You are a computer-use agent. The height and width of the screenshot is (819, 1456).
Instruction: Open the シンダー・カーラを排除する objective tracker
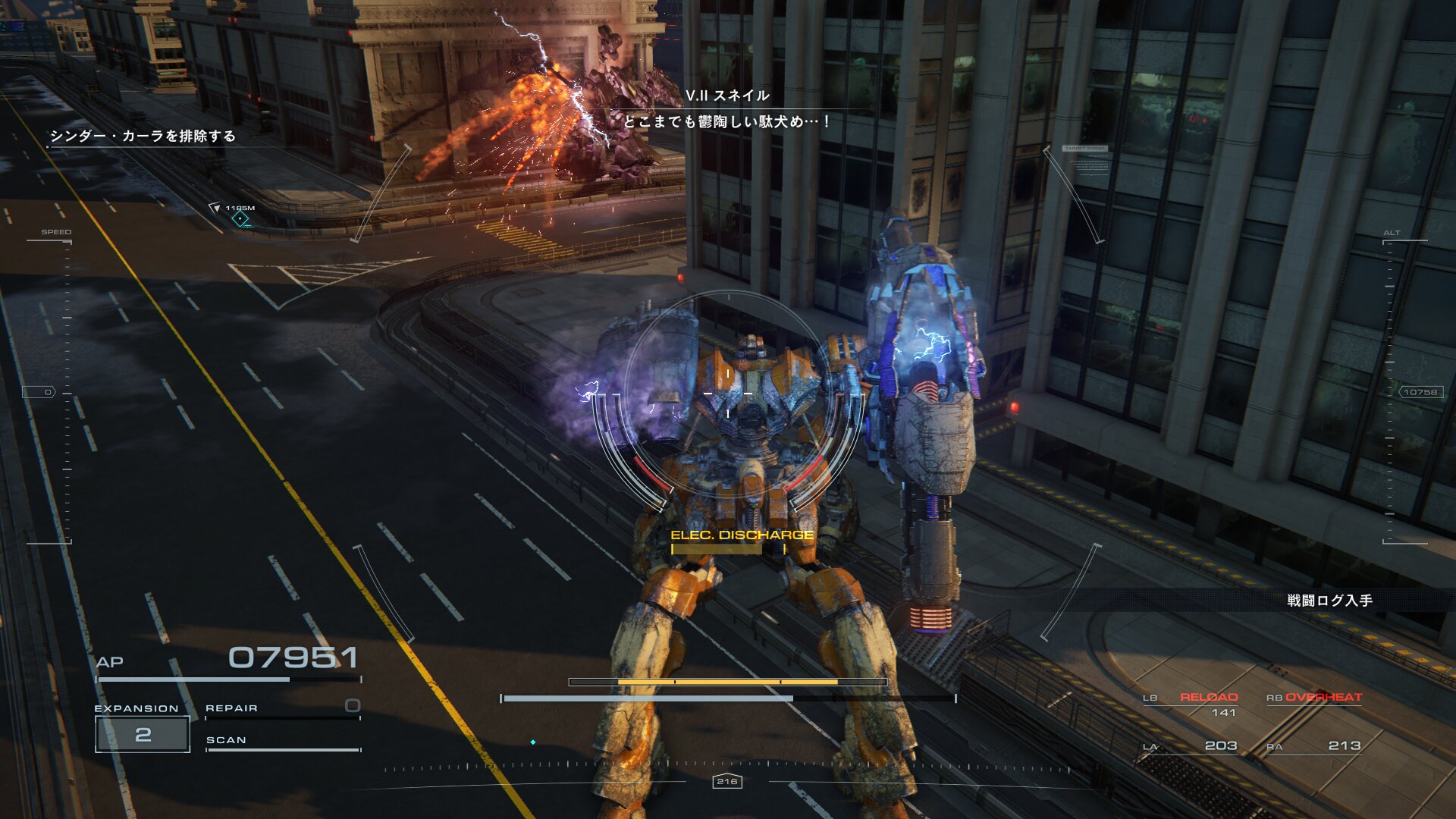pyautogui.click(x=143, y=136)
